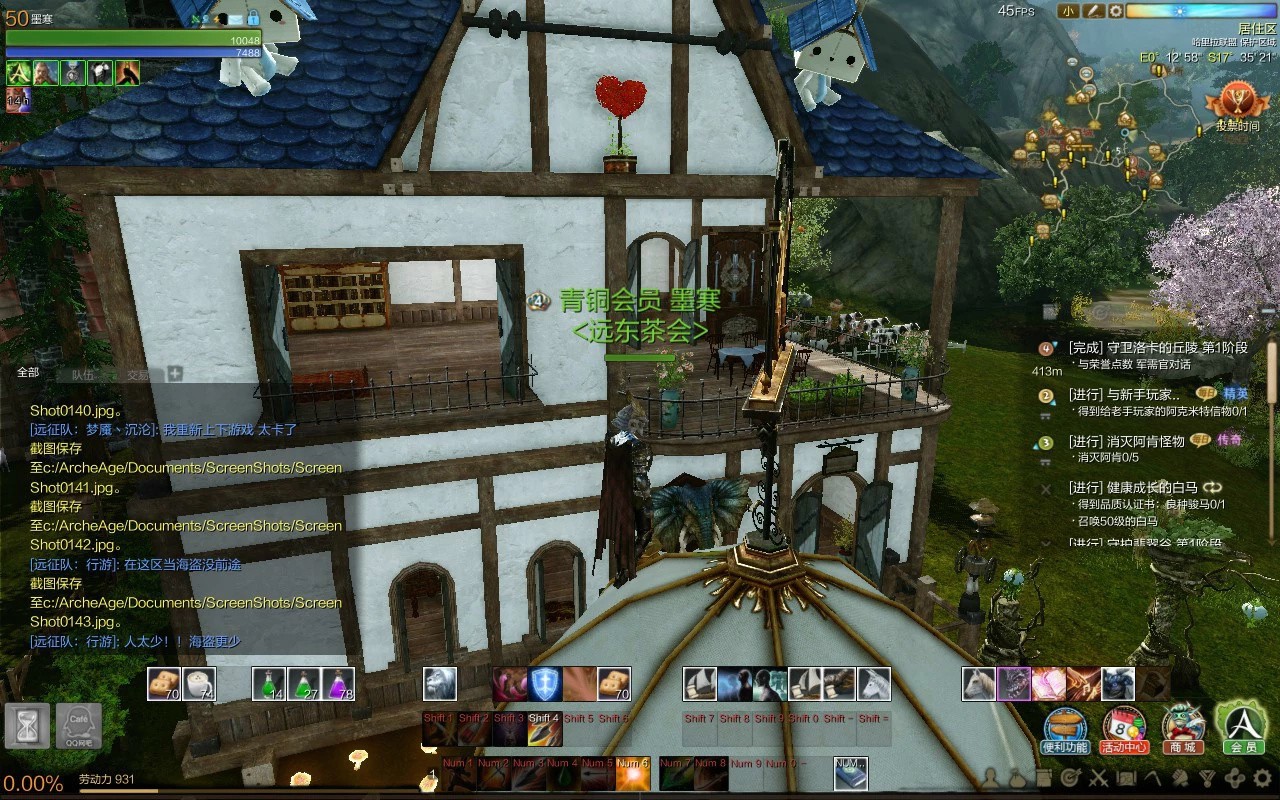Add a new chat tab with plus button

pos(175,374)
